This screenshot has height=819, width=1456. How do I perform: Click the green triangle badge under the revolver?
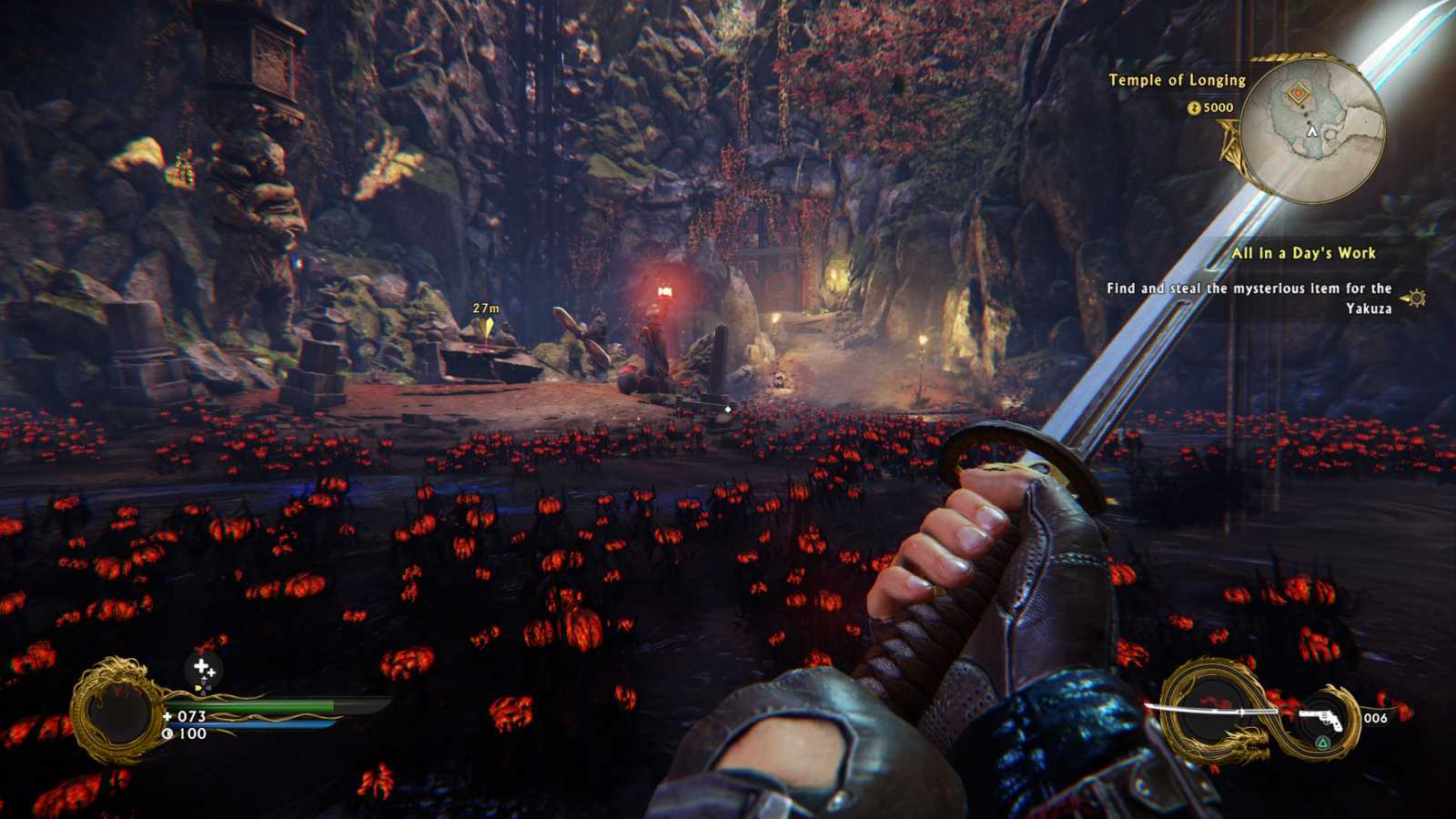click(x=1322, y=743)
